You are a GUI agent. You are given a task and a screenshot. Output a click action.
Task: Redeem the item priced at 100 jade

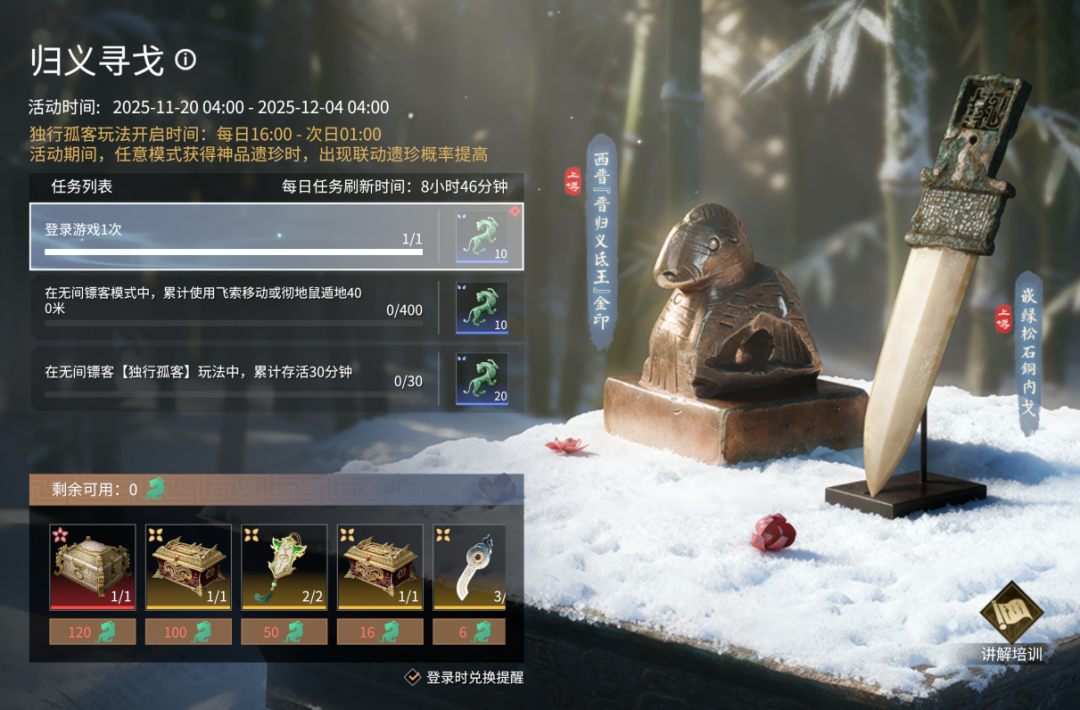[x=188, y=631]
